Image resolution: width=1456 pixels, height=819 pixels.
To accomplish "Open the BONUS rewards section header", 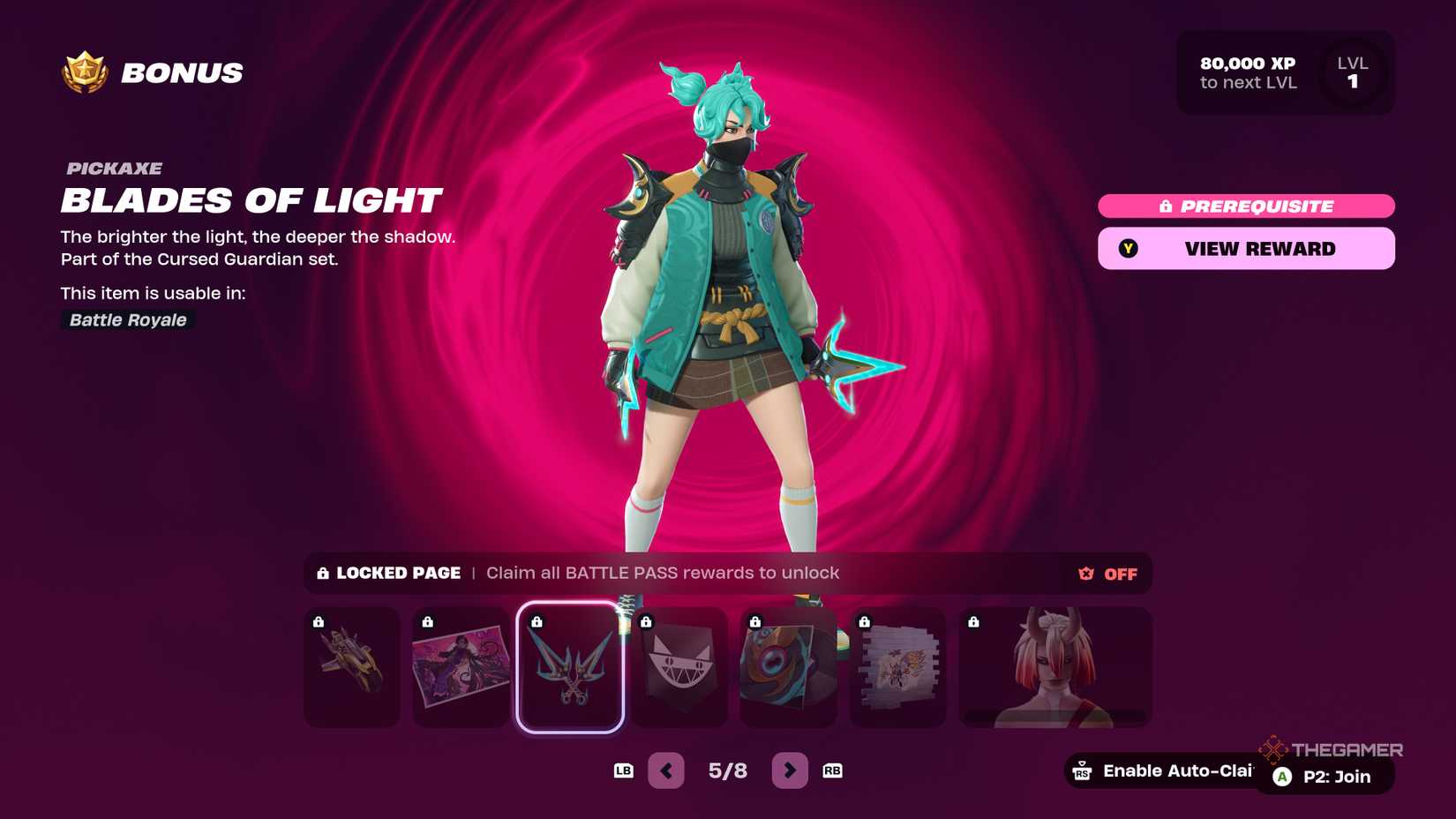I will tap(180, 72).
